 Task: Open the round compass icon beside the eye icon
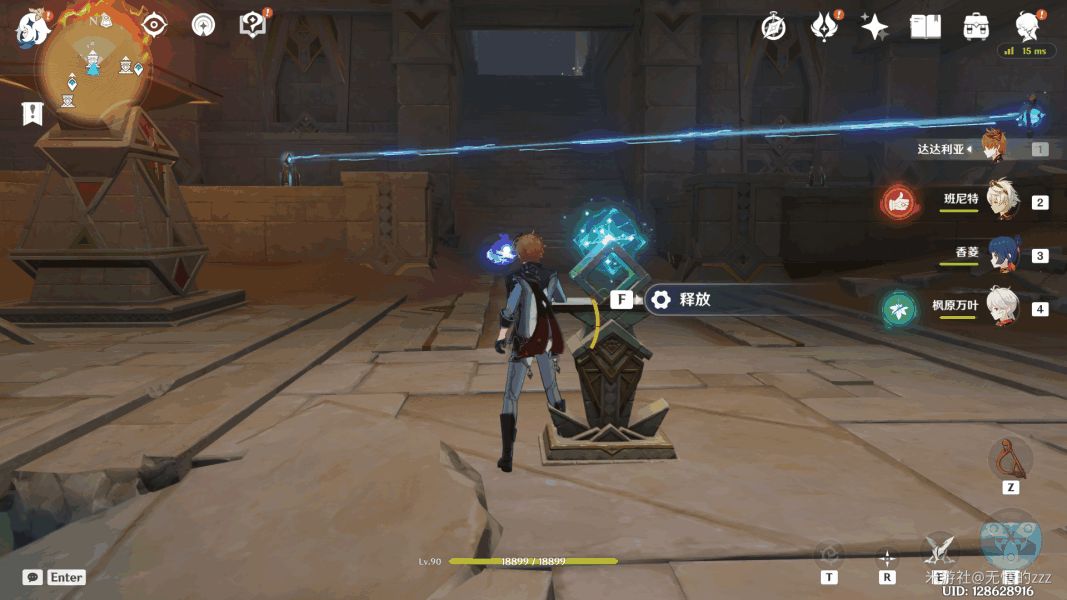203,26
